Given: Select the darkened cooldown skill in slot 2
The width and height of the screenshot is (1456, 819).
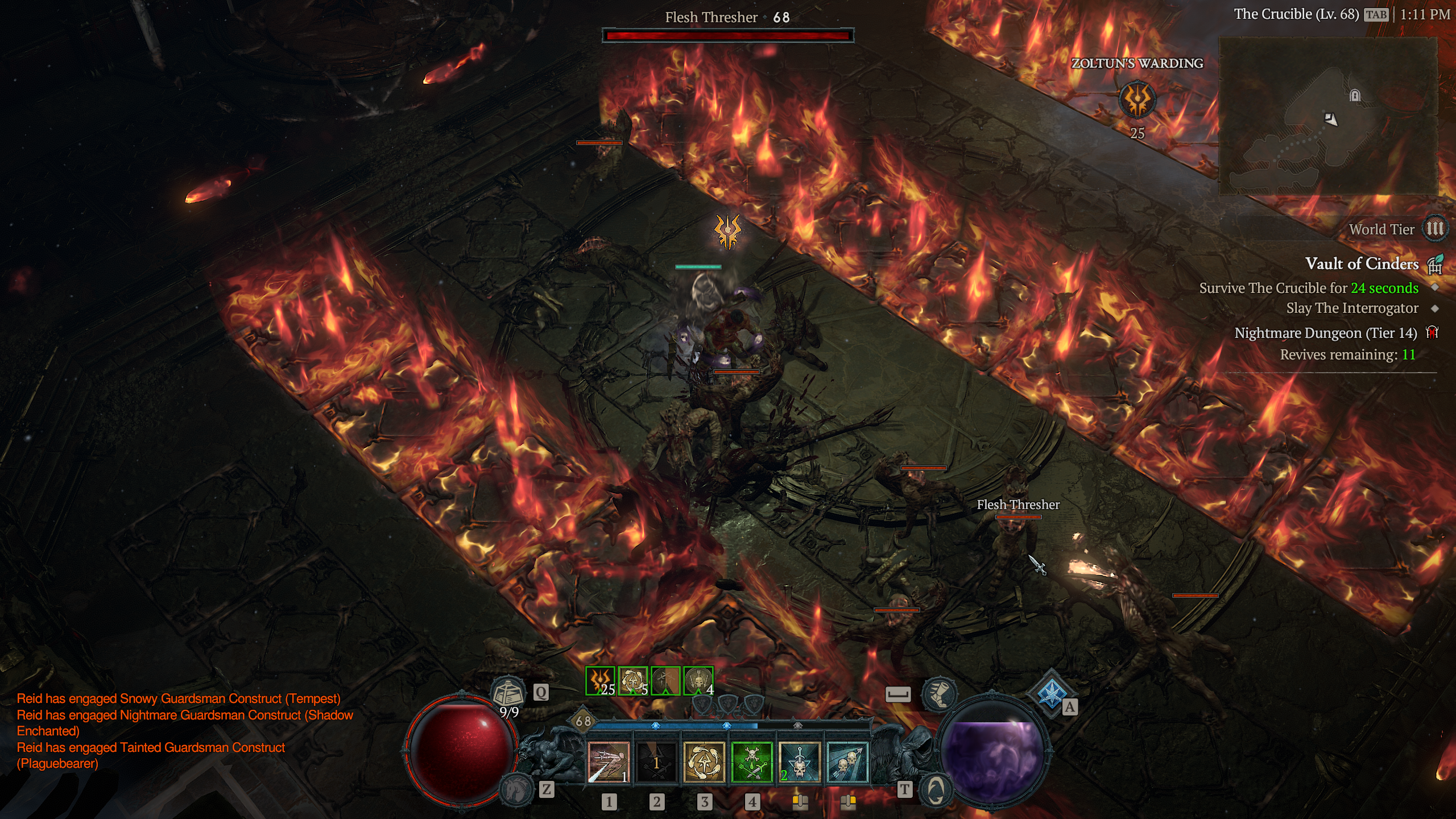Looking at the screenshot, I should click(x=656, y=763).
